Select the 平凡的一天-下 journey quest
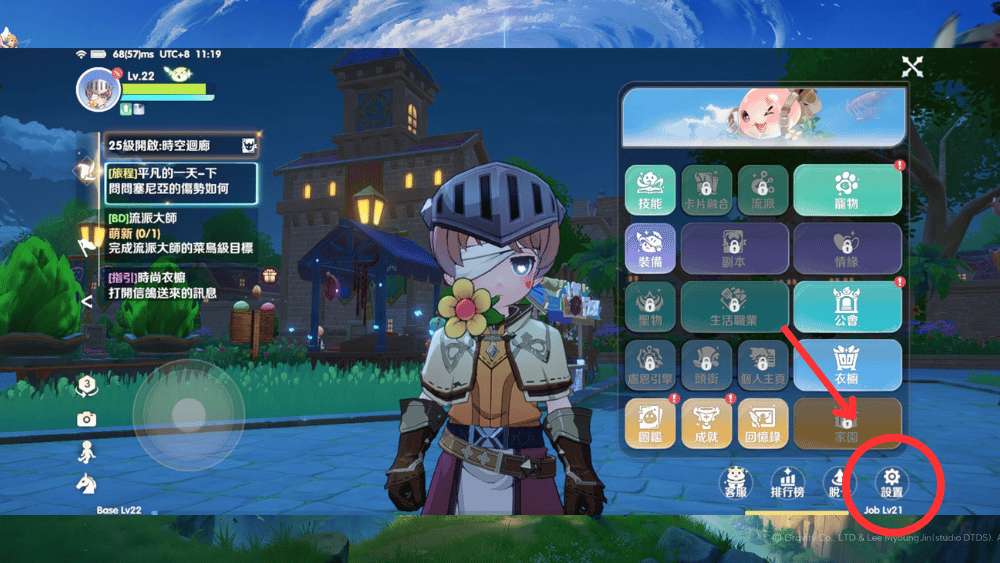Viewport: 1000px width, 563px height. click(x=180, y=182)
